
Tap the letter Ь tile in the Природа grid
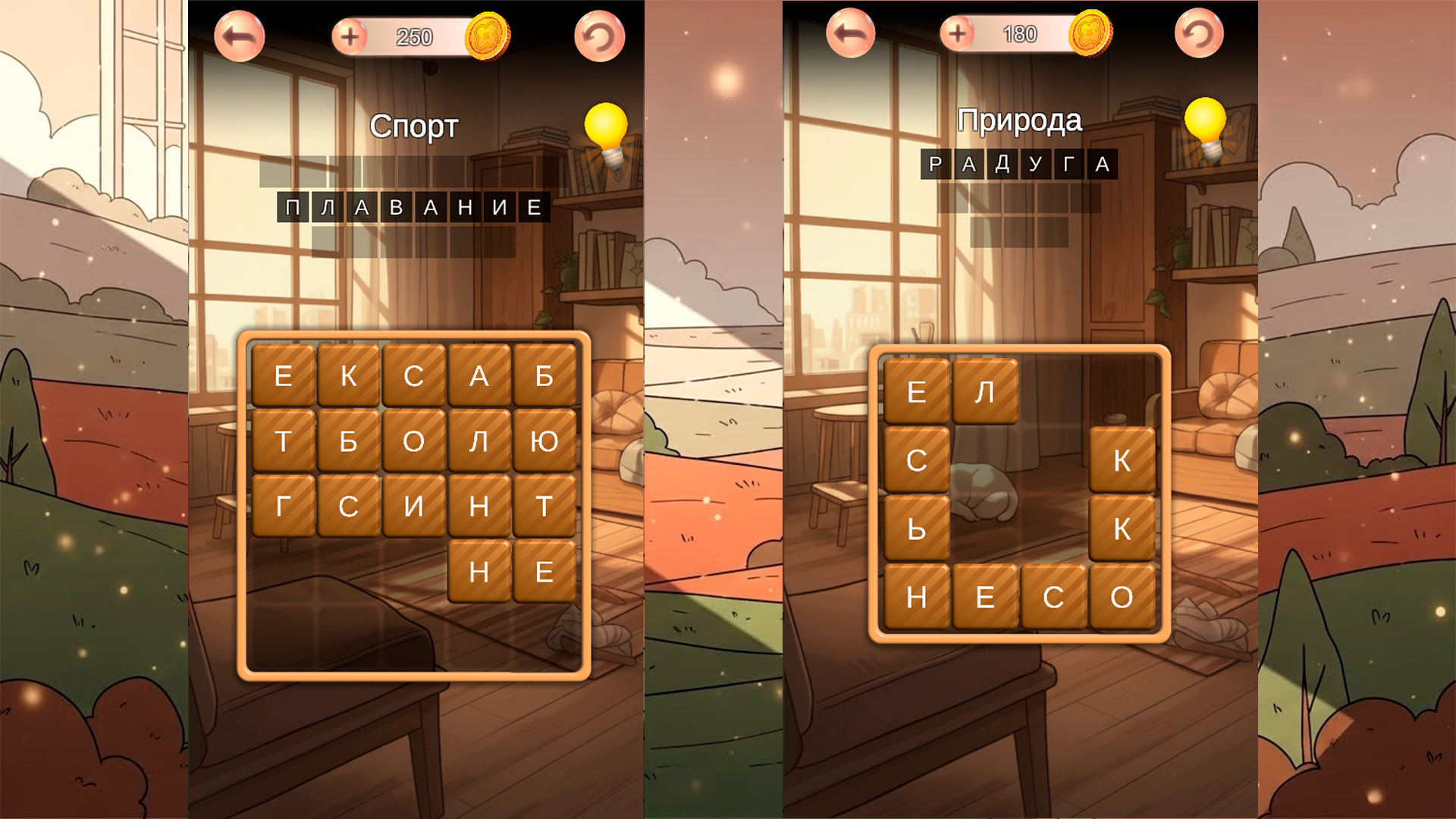pos(915,529)
